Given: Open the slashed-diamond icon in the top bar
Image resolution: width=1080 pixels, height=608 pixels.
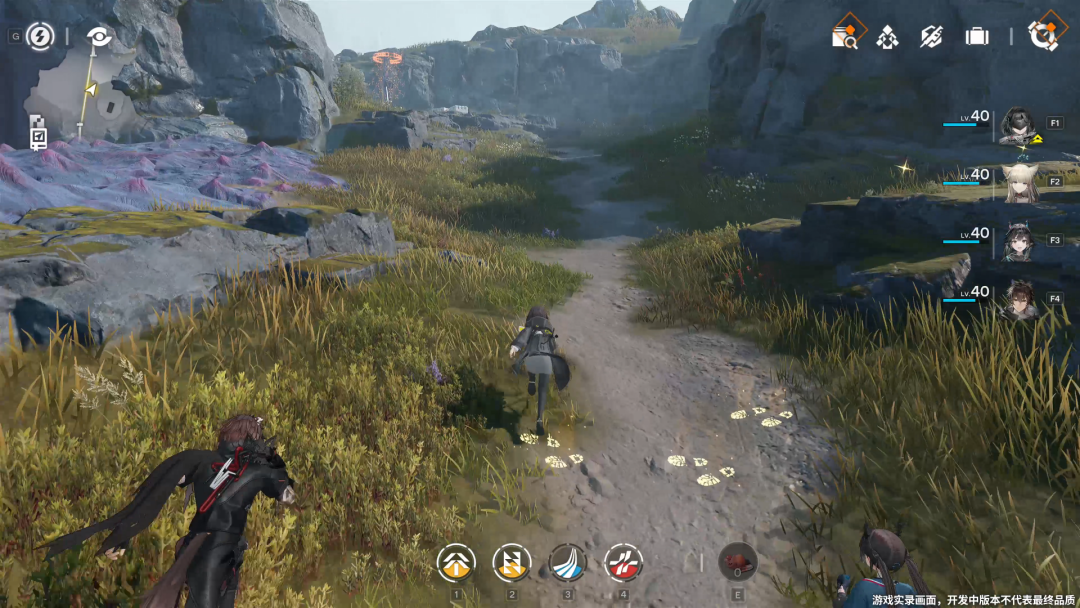Looking at the screenshot, I should tap(932, 37).
